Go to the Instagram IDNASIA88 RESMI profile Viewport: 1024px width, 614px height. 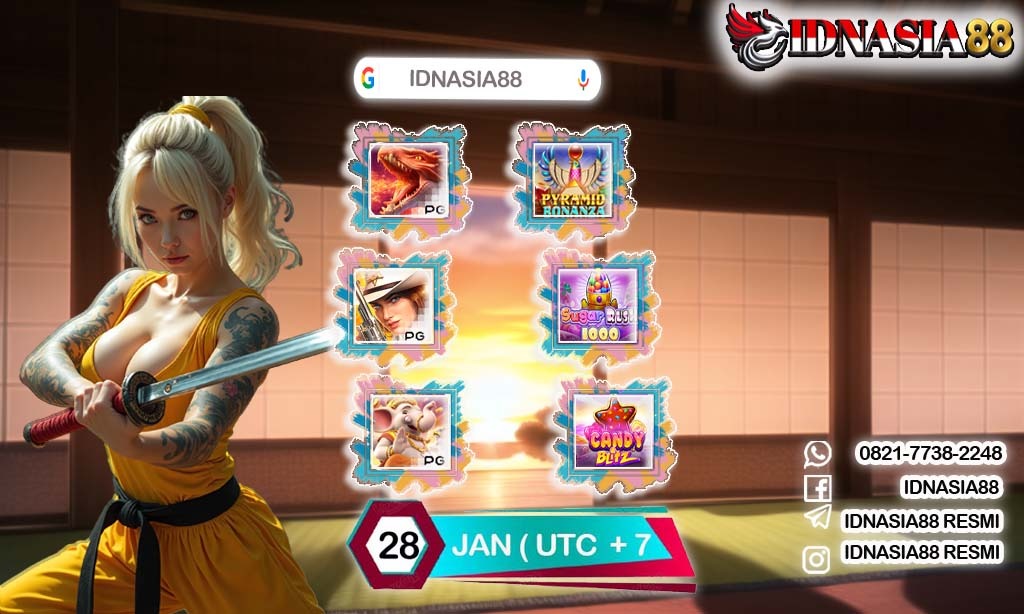(x=922, y=553)
